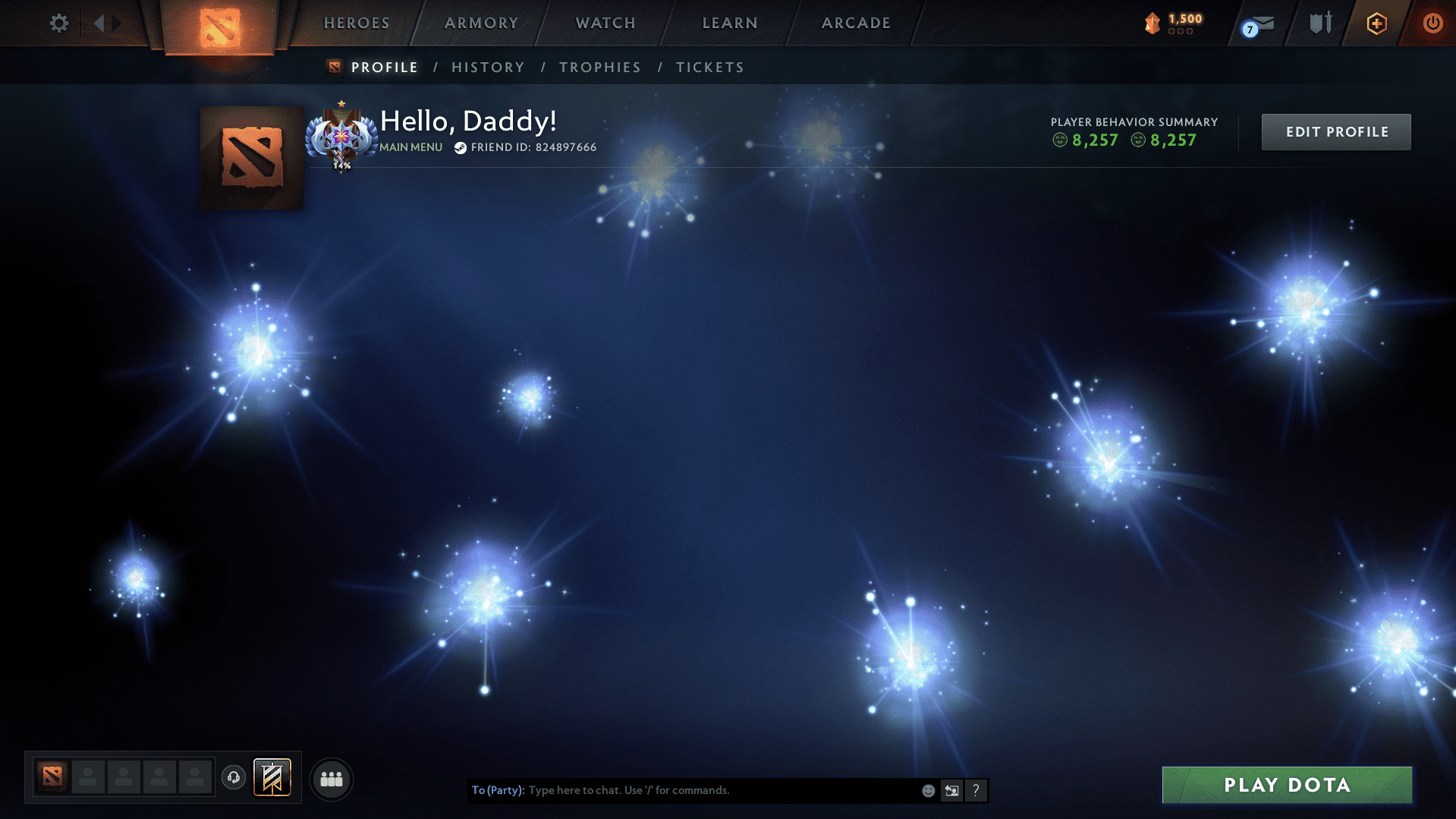Open the friends list icon
The image size is (1456, 819).
(x=331, y=778)
